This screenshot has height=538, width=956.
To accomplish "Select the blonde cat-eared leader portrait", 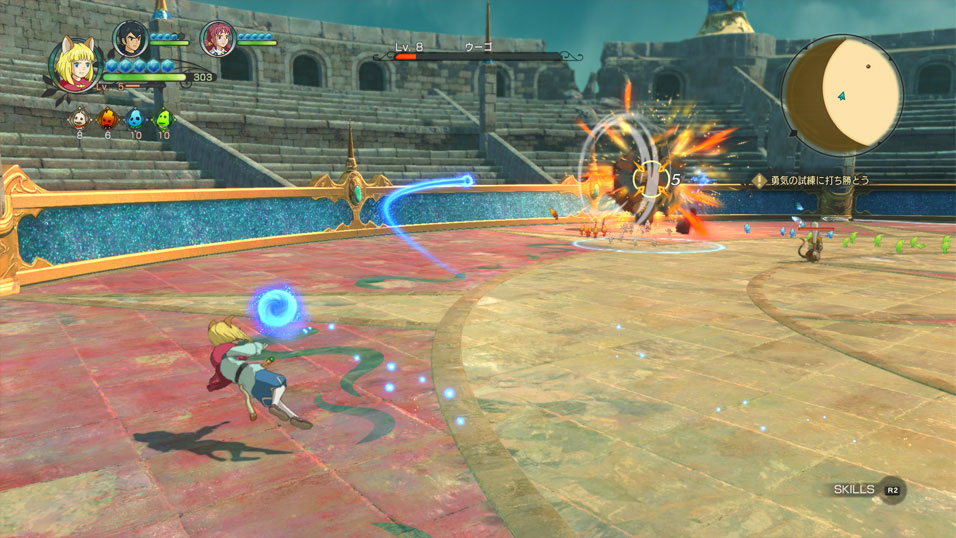I will coord(75,66).
